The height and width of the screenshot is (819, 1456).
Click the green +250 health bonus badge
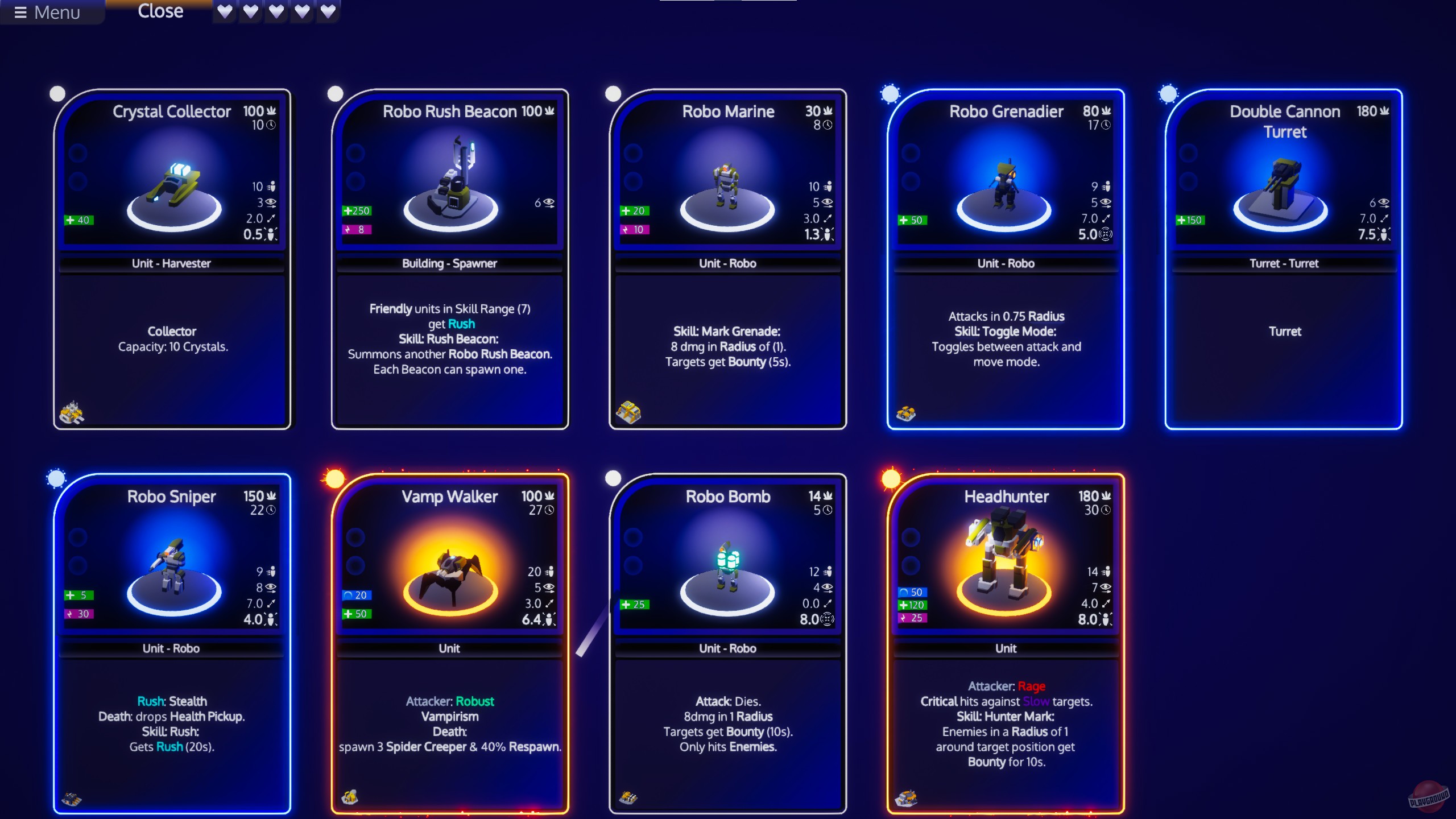(357, 210)
